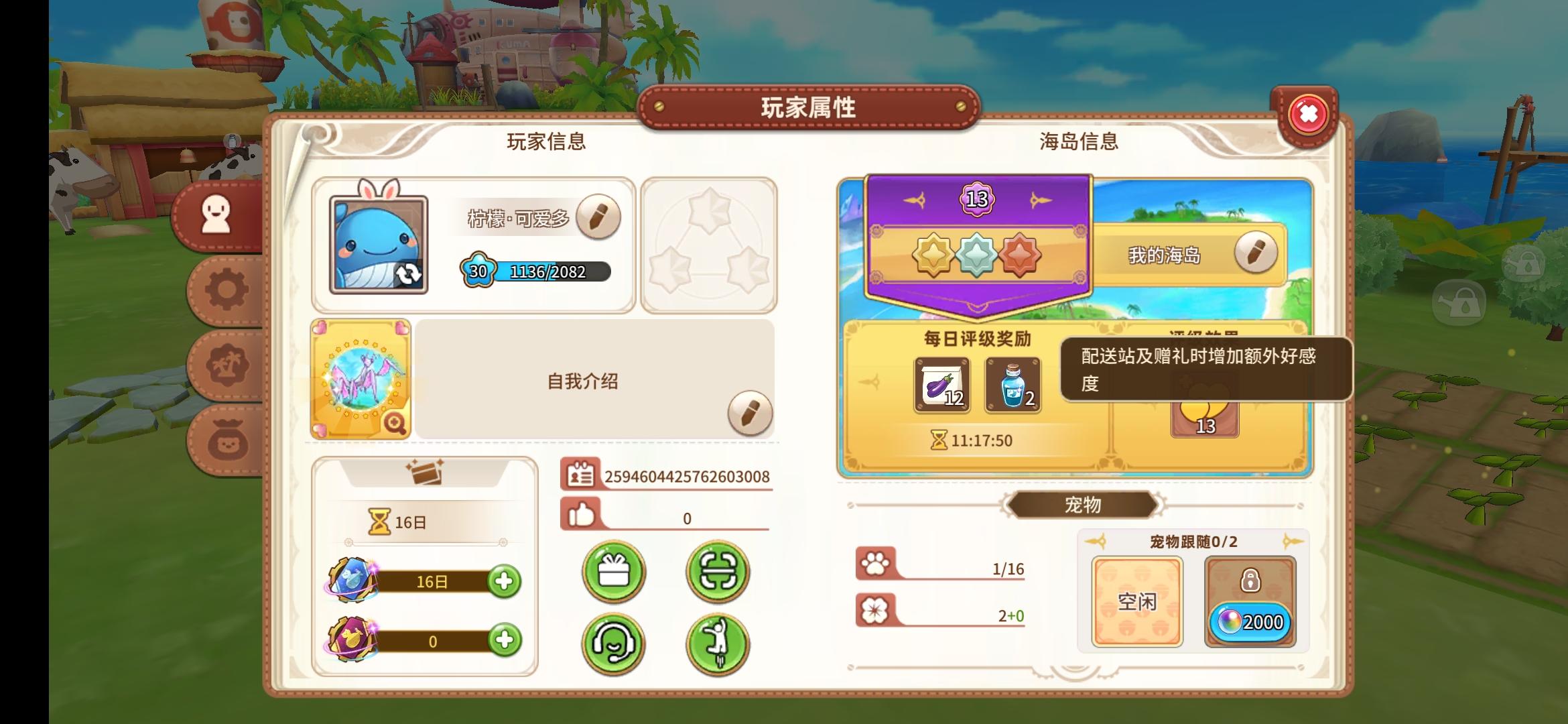Click the knot-shaped green icon

(717, 573)
